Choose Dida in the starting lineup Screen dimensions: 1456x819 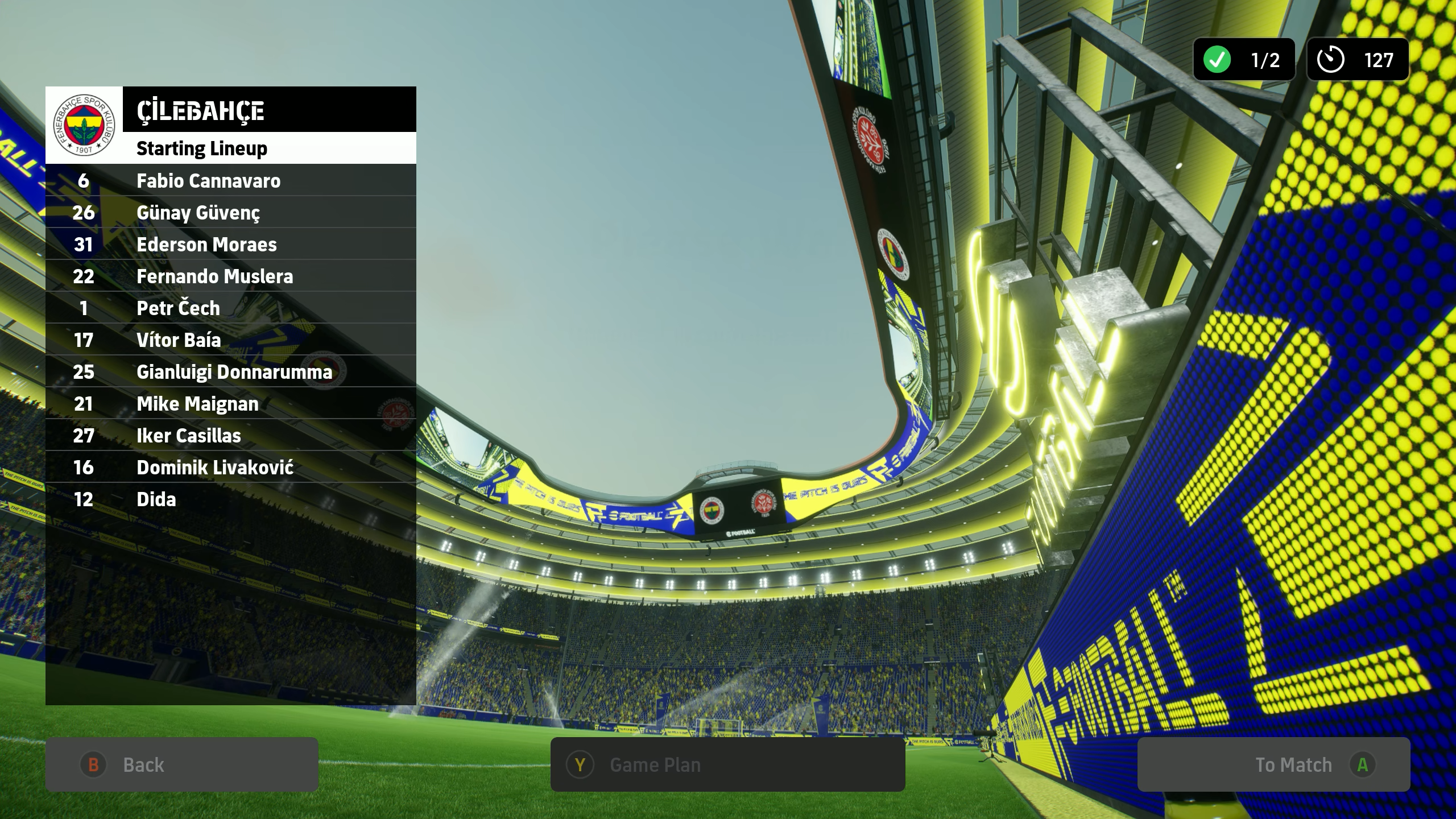[231, 499]
